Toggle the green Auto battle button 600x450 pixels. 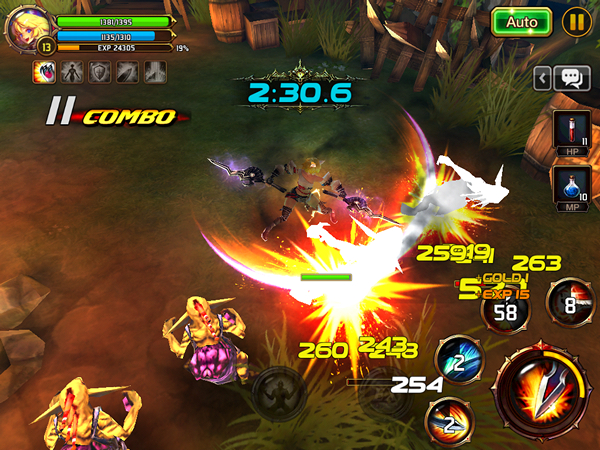[521, 22]
